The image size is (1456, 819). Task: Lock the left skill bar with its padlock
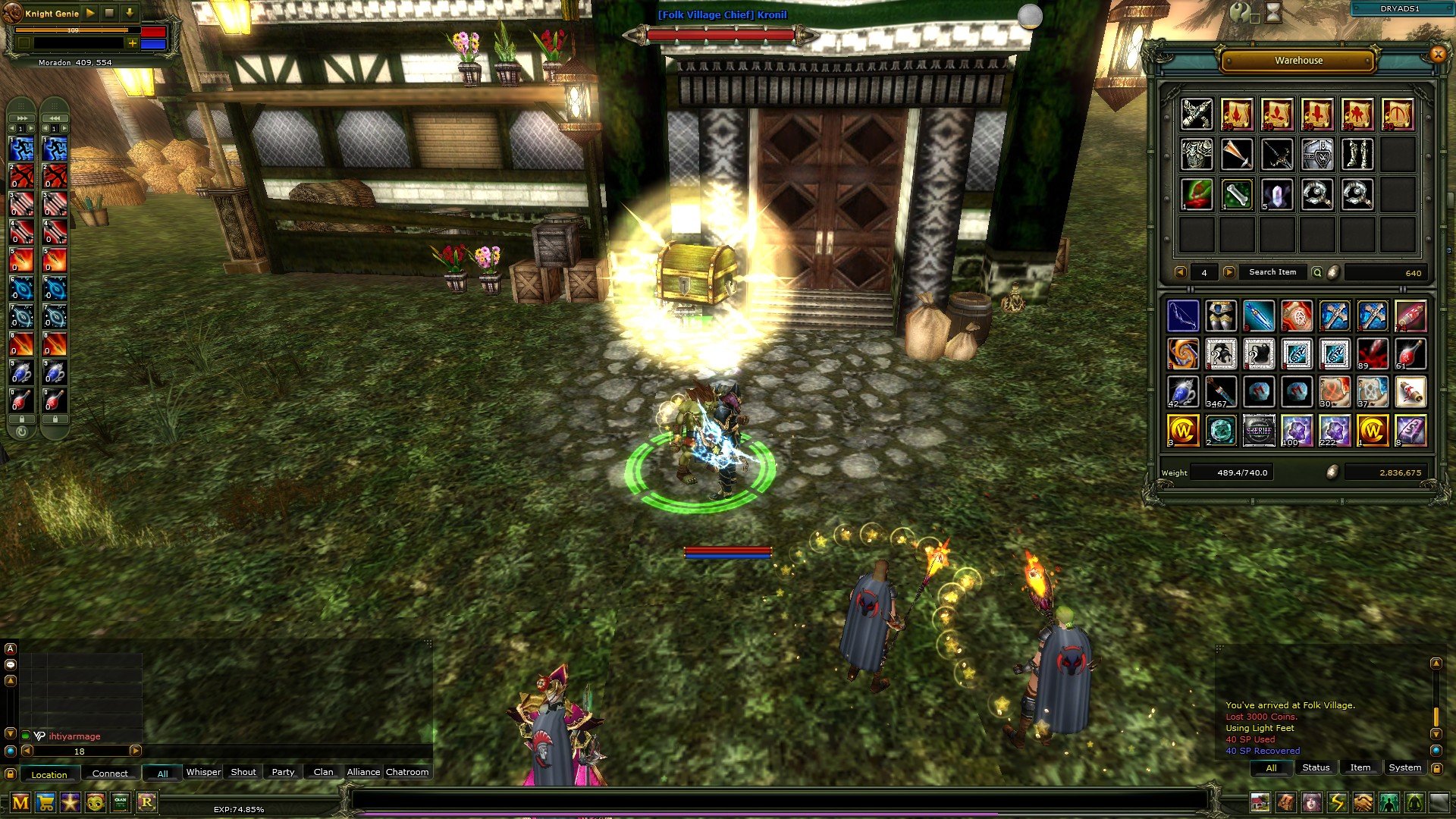22,419
